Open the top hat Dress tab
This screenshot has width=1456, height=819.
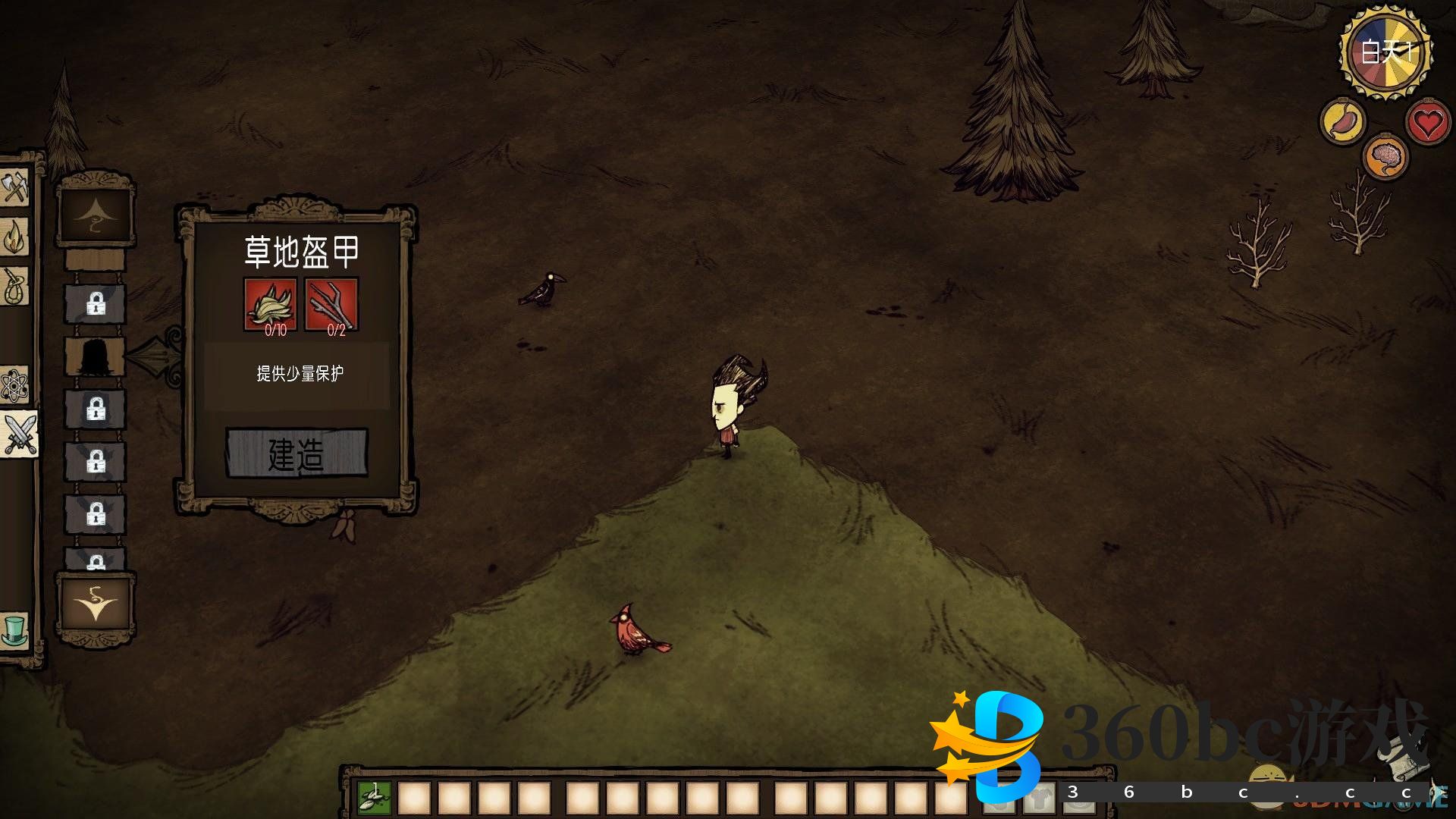(14, 631)
